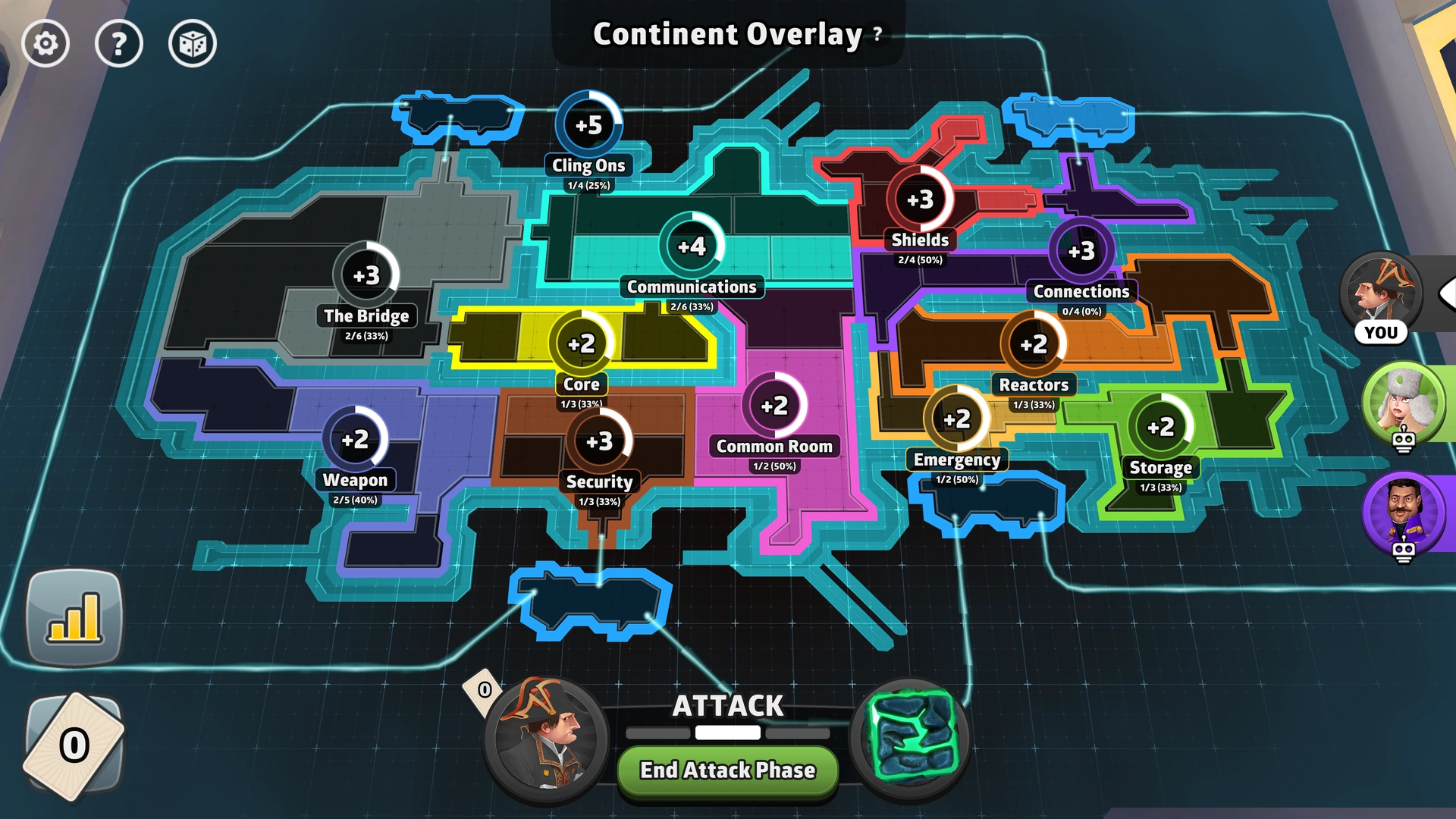This screenshot has width=1456, height=819.
Task: Click the +2 Weapon continent badge
Action: [x=356, y=440]
